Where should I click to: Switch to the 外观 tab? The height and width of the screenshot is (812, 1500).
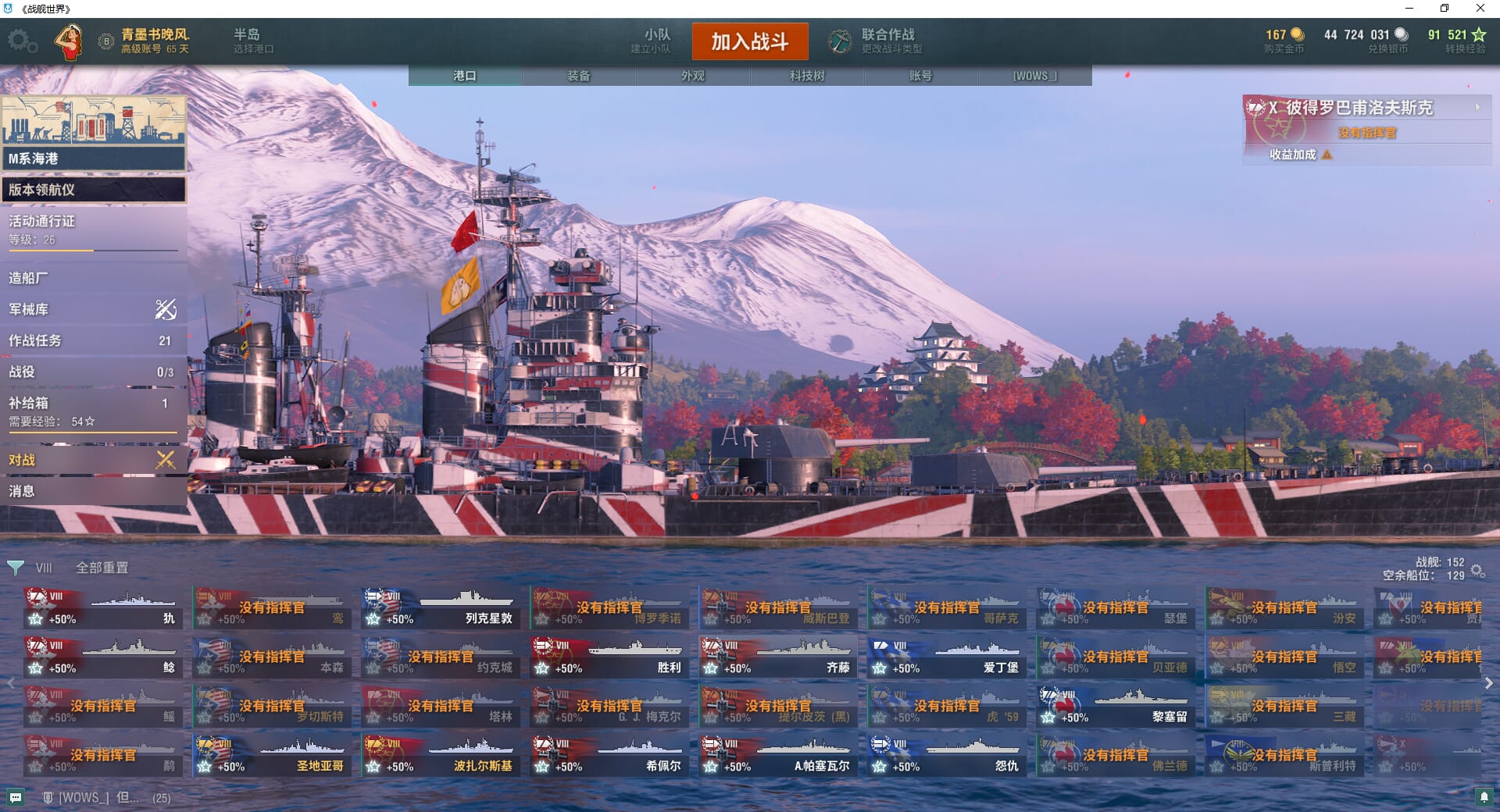(693, 76)
